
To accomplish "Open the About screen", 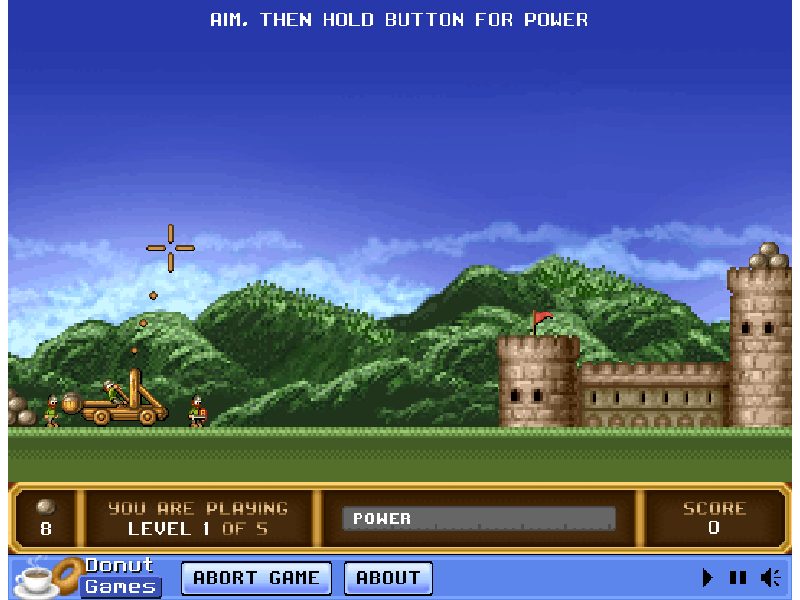I will click(x=388, y=578).
